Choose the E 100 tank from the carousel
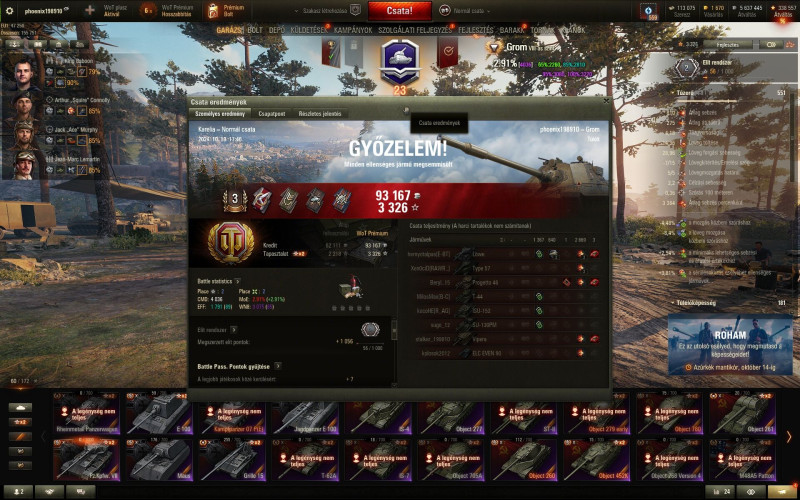Screen dimensions: 800x500 click(158, 413)
